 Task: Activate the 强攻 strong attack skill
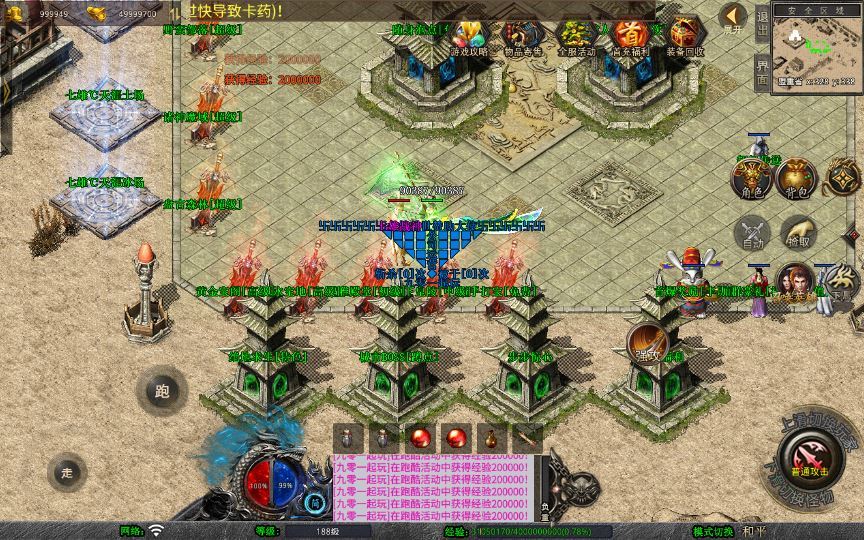[648, 343]
